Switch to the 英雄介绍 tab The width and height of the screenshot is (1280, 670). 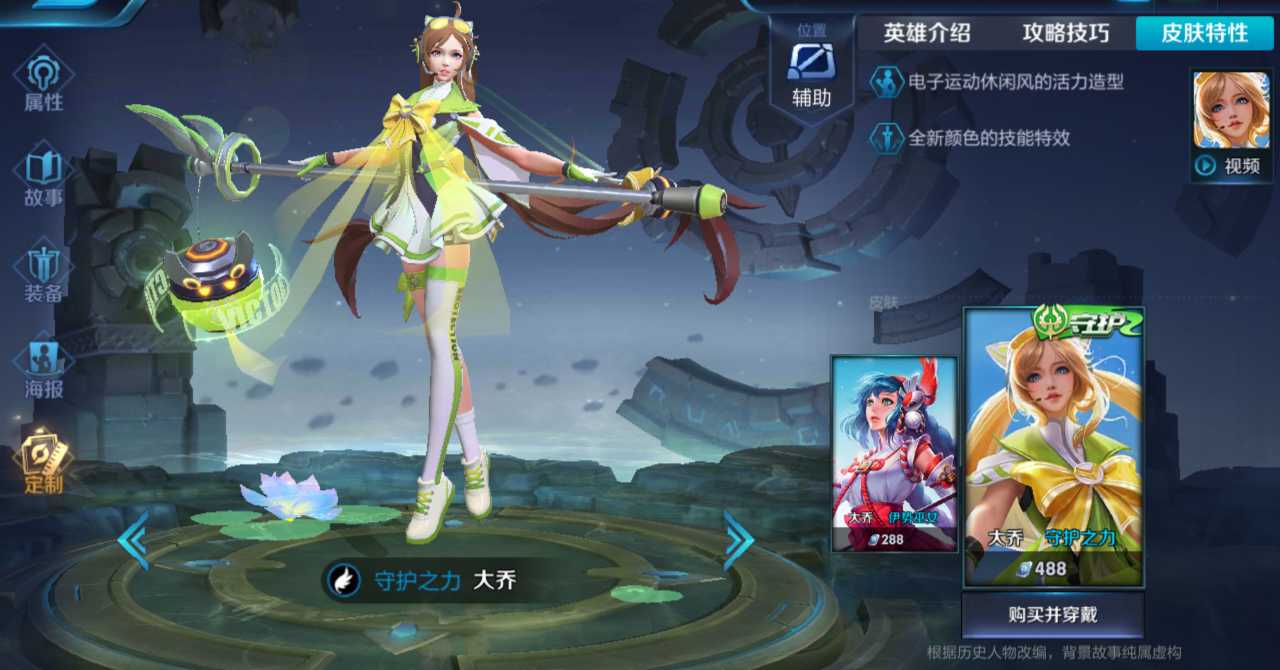pos(927,33)
